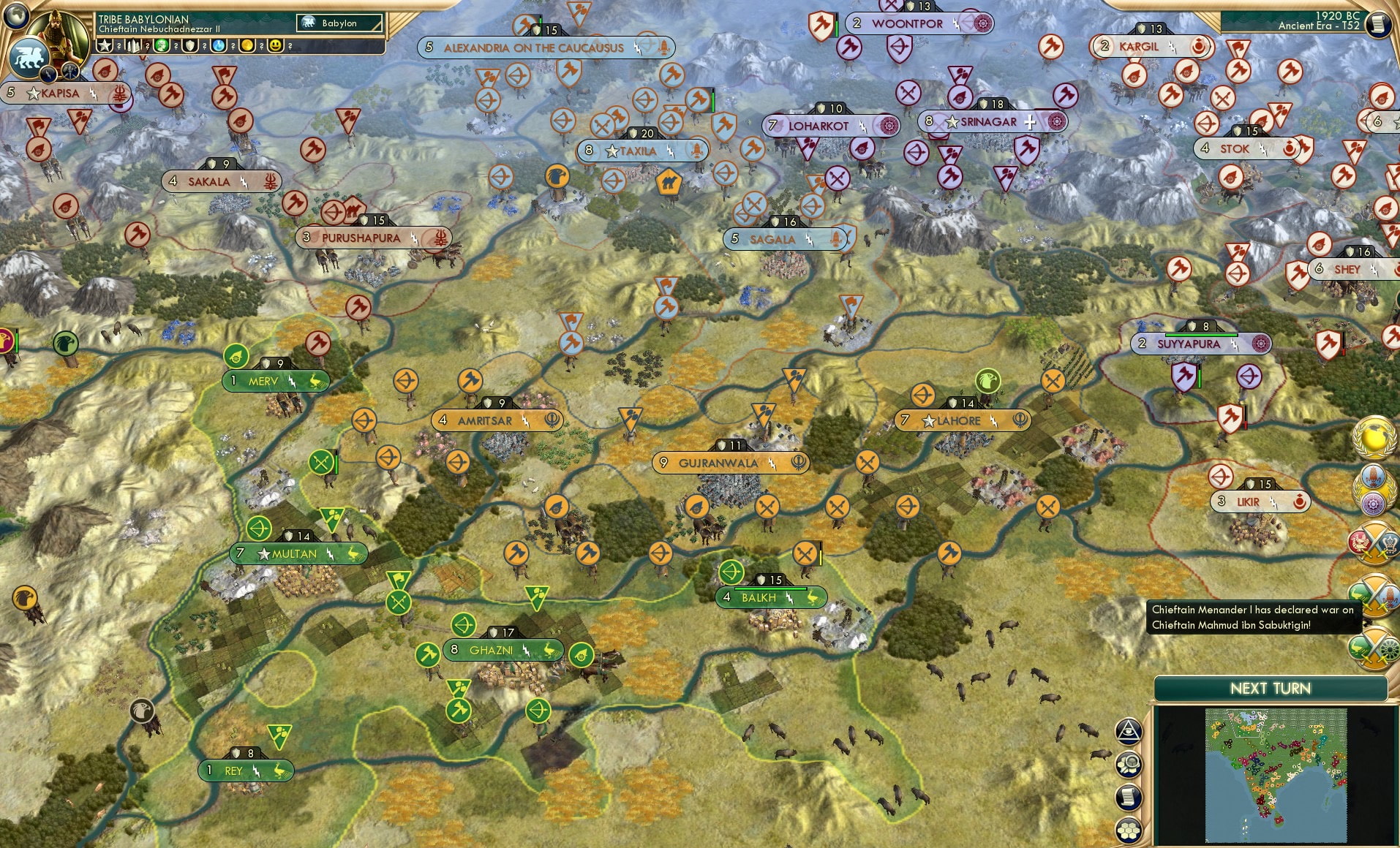Click the happiness smiley icon in top bar
The image size is (1400, 848).
(x=276, y=46)
